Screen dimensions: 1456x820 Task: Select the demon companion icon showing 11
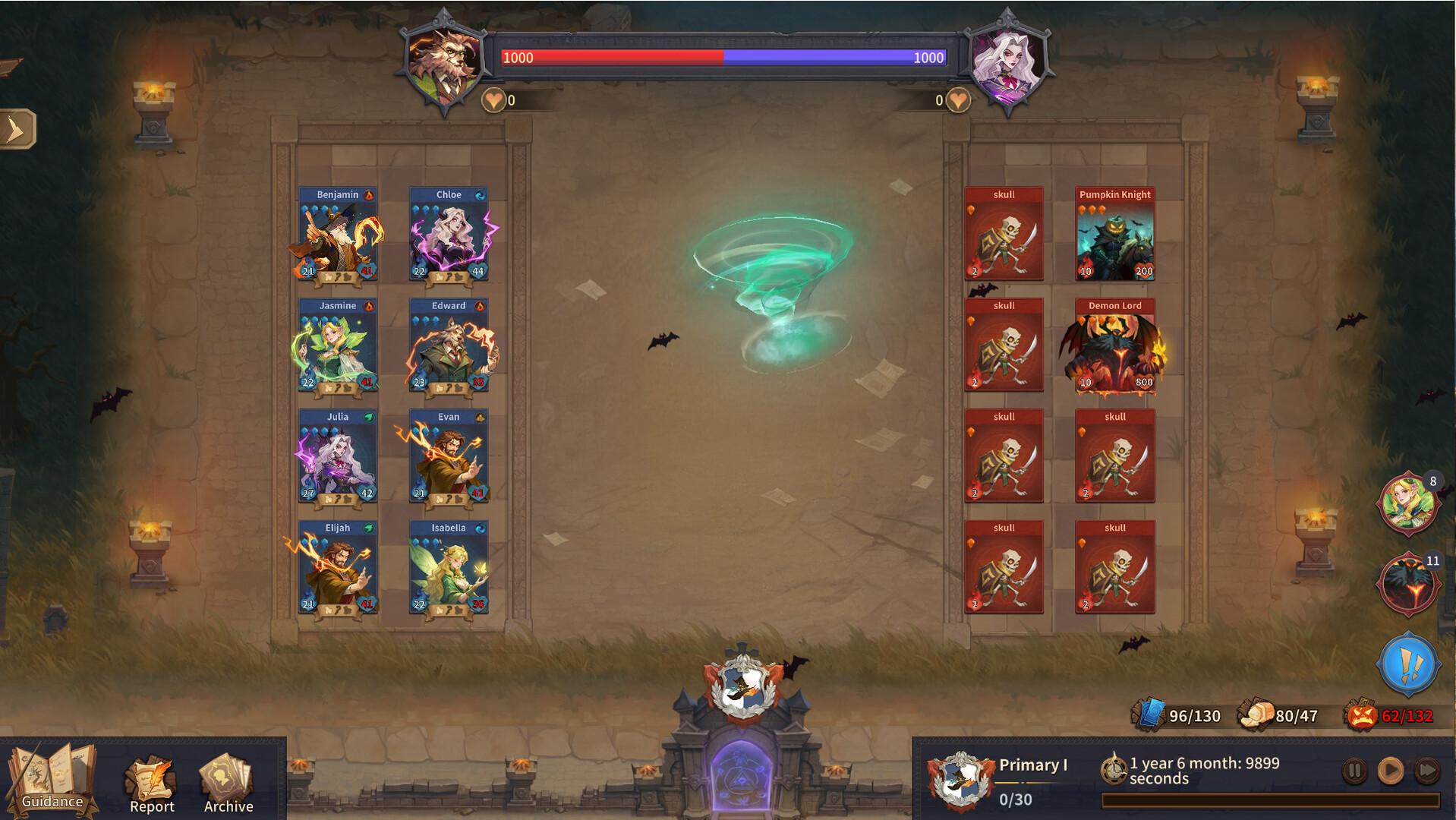click(x=1408, y=582)
